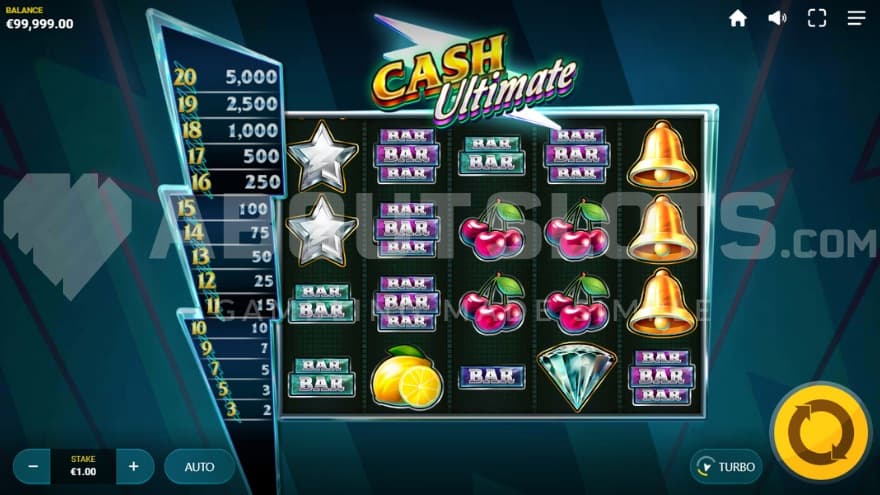Screen dimensions: 880x495
Task: Decrease the stake with minus button
Action: point(33,466)
